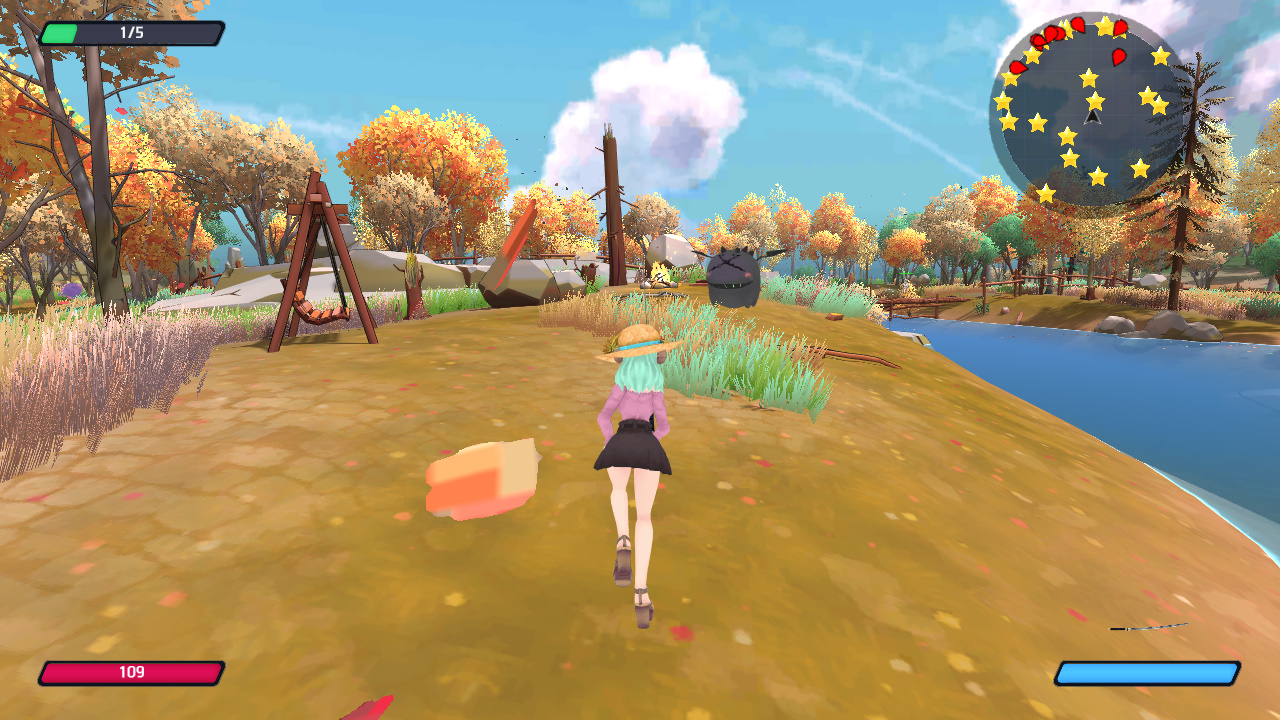1280x720 pixels.
Task: Click the rightmost star on the minimap
Action: [x=1162, y=106]
